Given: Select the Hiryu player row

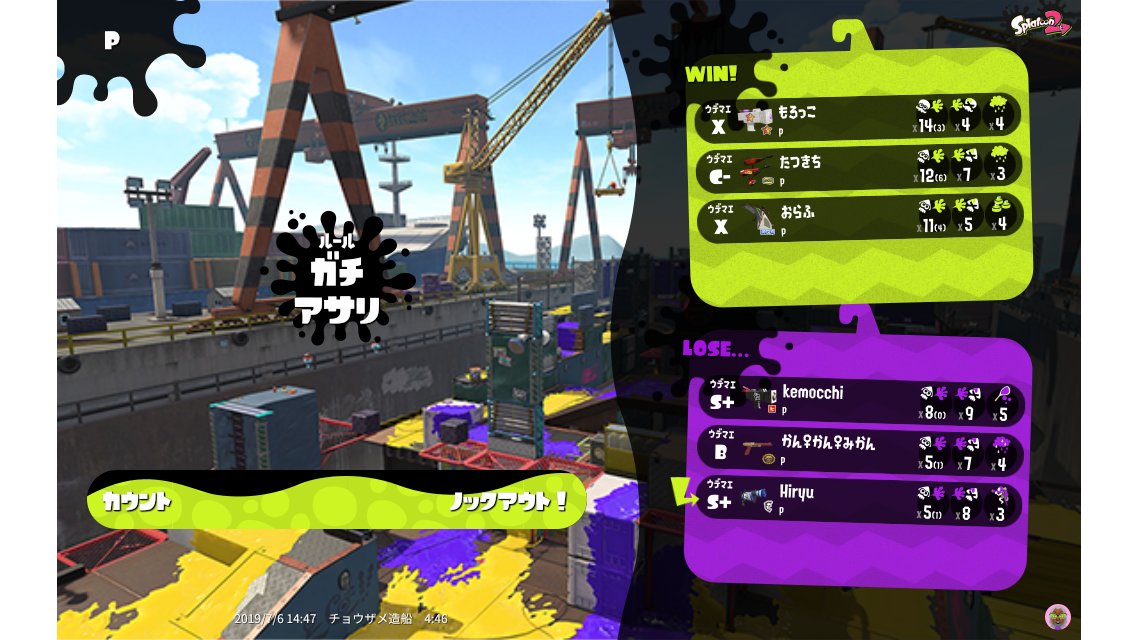Looking at the screenshot, I should pyautogui.click(x=860, y=502).
